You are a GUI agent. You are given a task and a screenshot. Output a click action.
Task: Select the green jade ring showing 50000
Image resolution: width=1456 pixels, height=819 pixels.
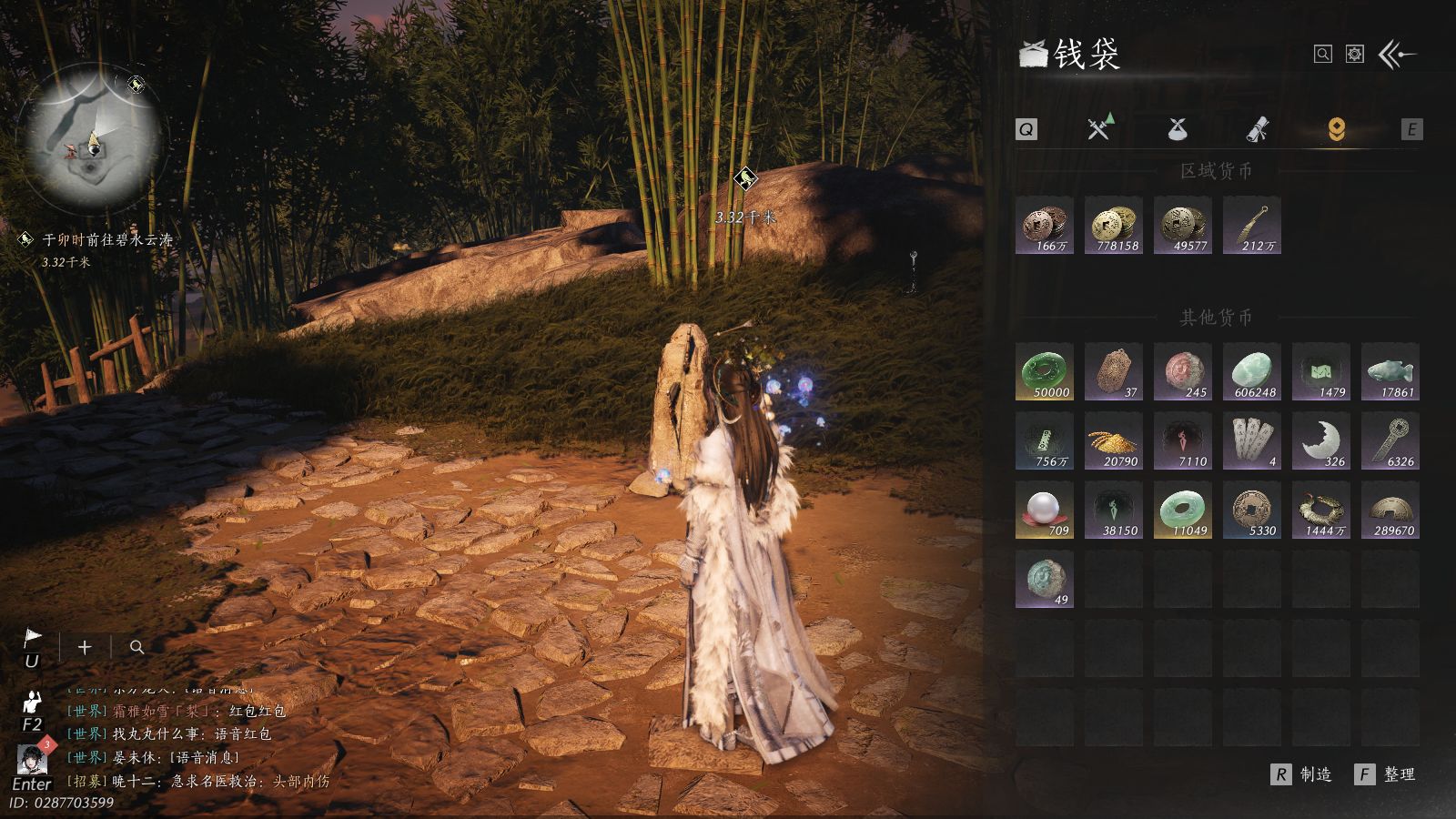click(x=1045, y=372)
